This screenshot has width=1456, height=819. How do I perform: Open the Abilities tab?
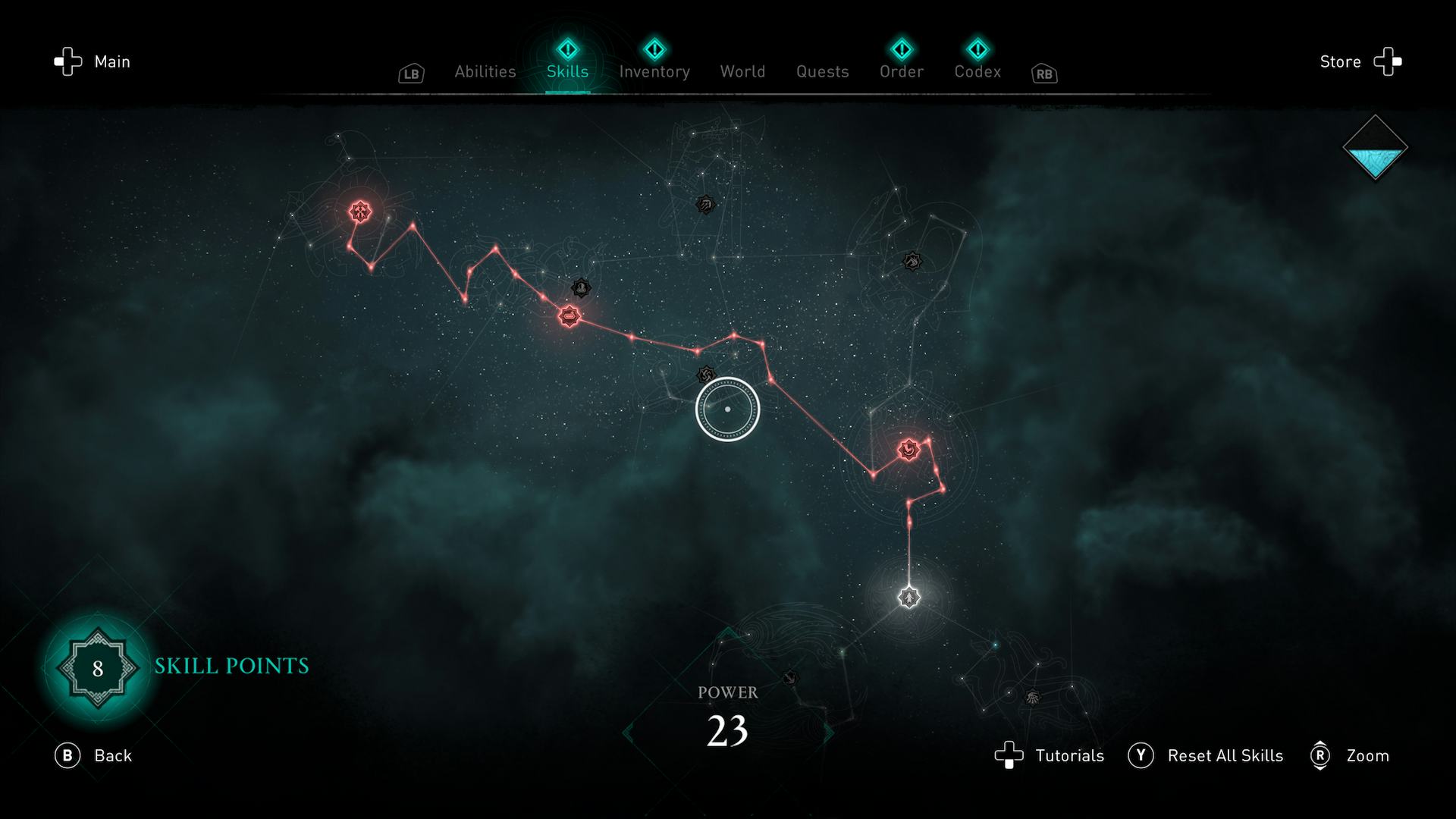point(485,71)
